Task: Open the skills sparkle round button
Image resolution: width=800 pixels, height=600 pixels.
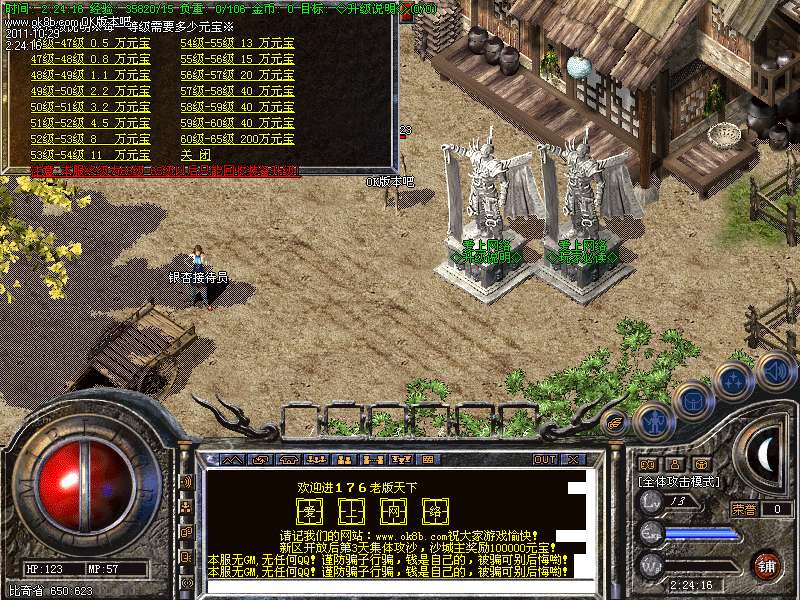Action: [x=733, y=381]
